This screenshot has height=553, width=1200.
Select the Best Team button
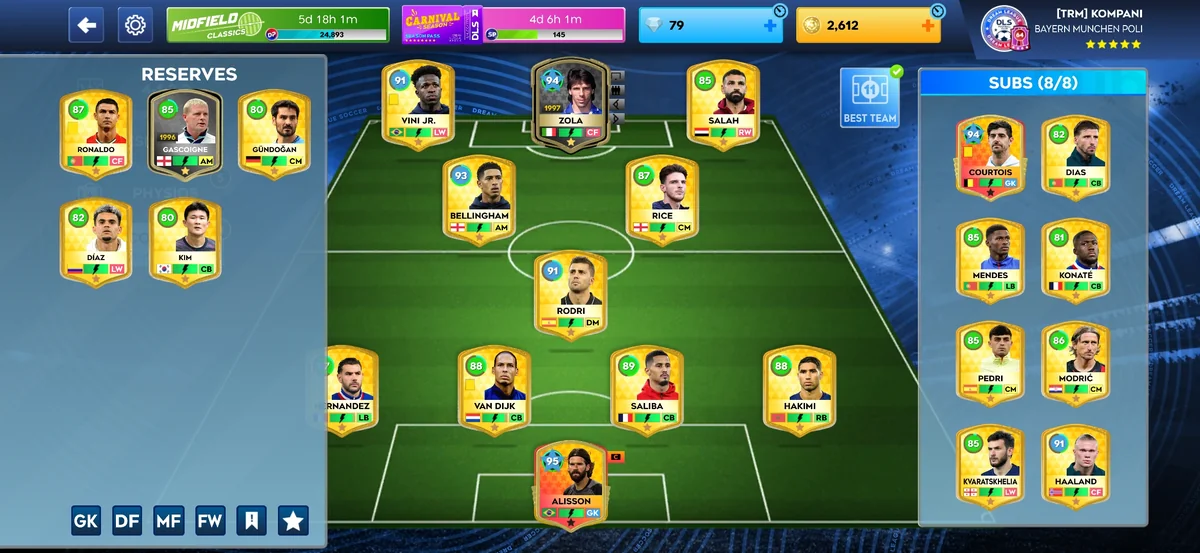coord(870,98)
